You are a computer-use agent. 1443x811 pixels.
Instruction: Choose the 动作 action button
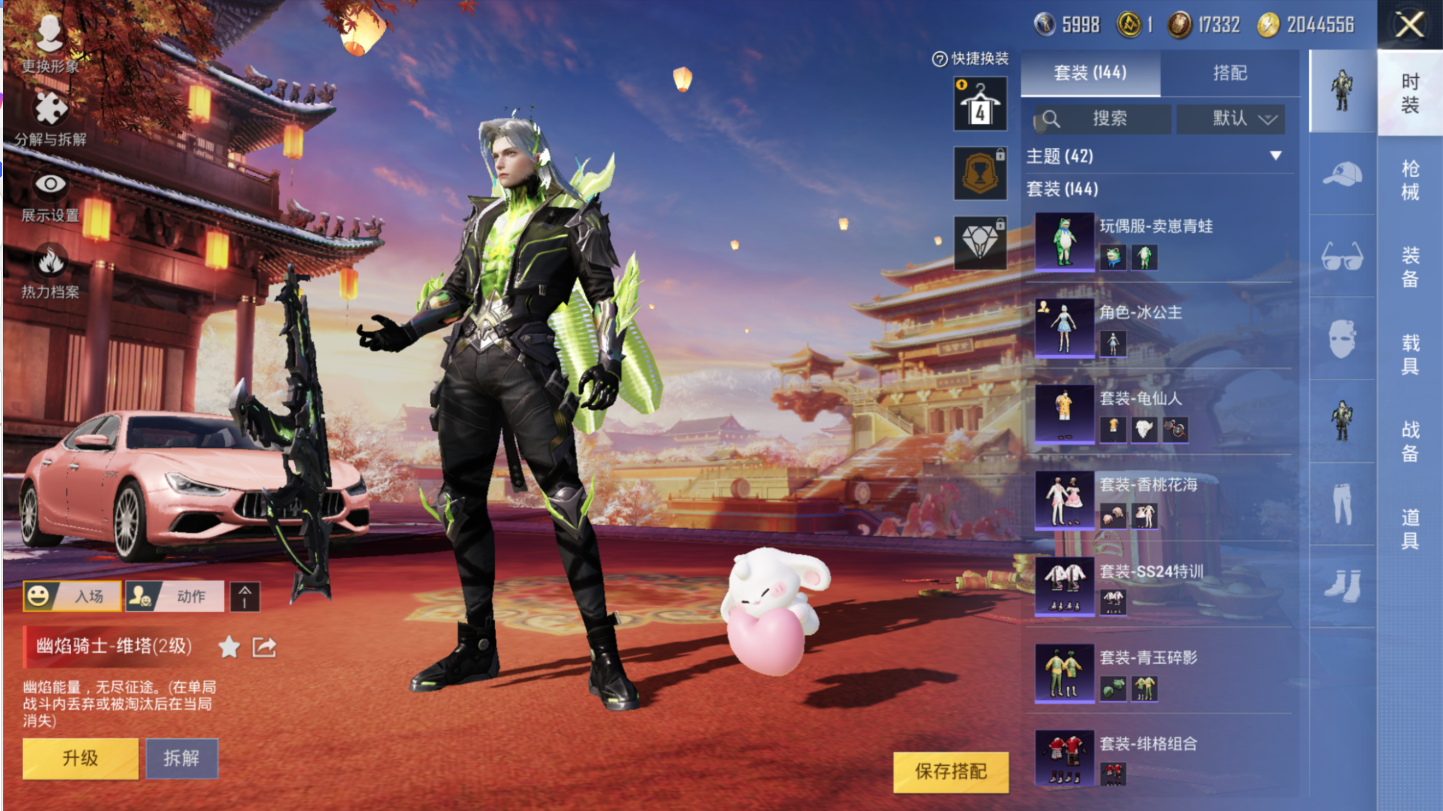pos(174,596)
